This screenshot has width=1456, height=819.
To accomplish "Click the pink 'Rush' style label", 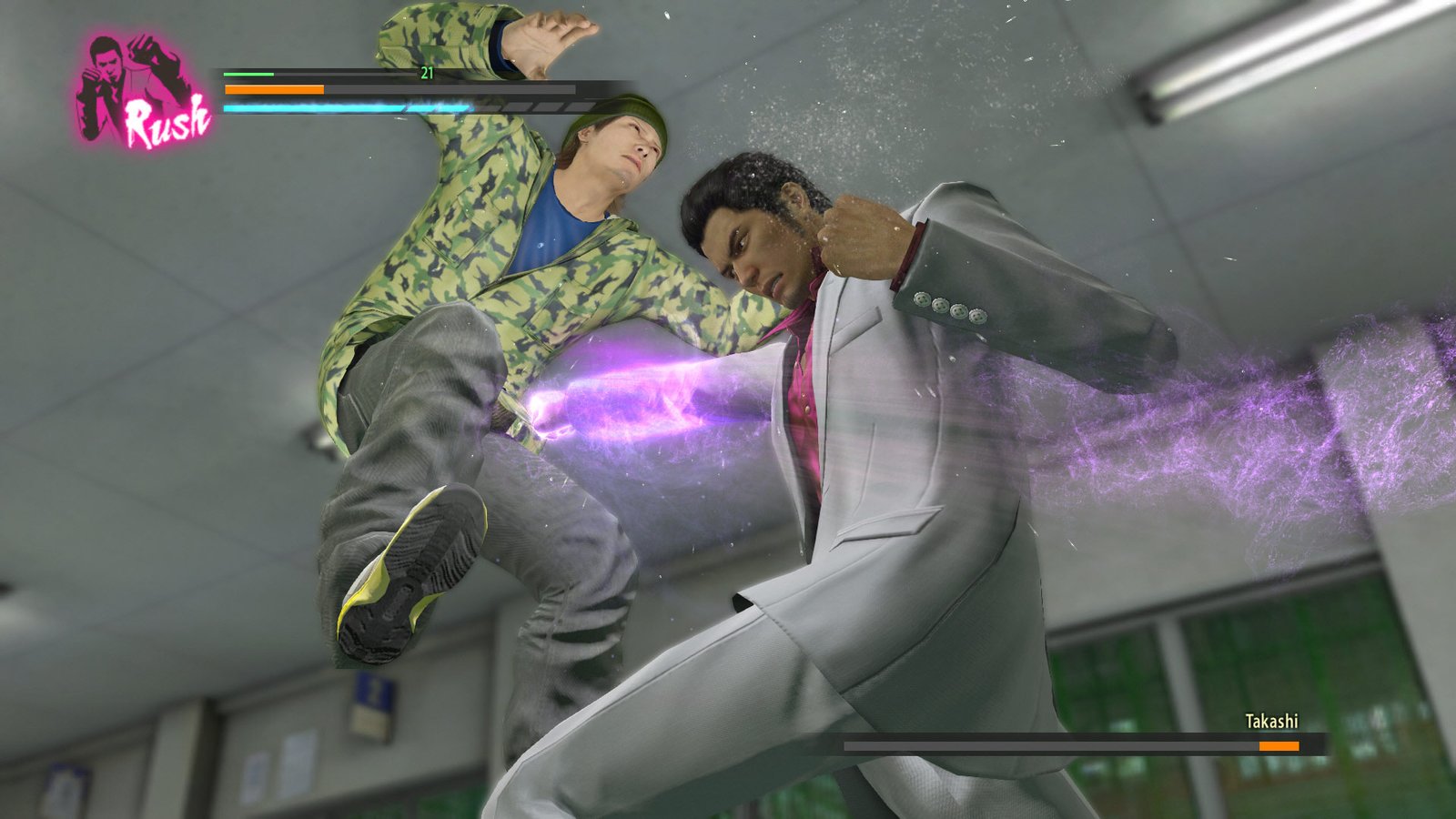I will [167, 113].
